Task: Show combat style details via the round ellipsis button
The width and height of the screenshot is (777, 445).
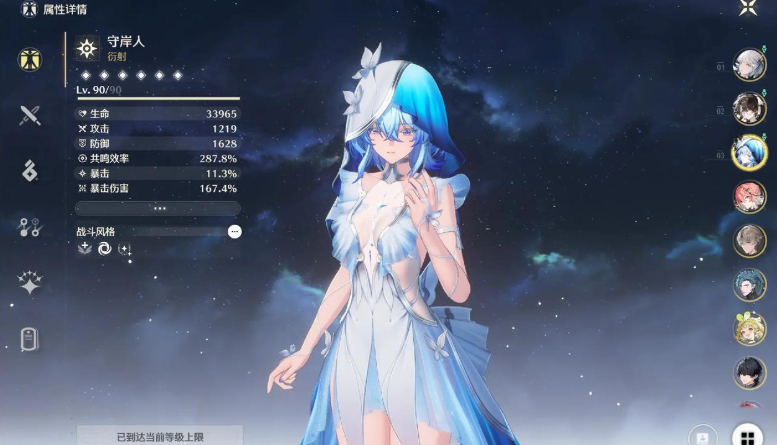Action: coord(234,231)
